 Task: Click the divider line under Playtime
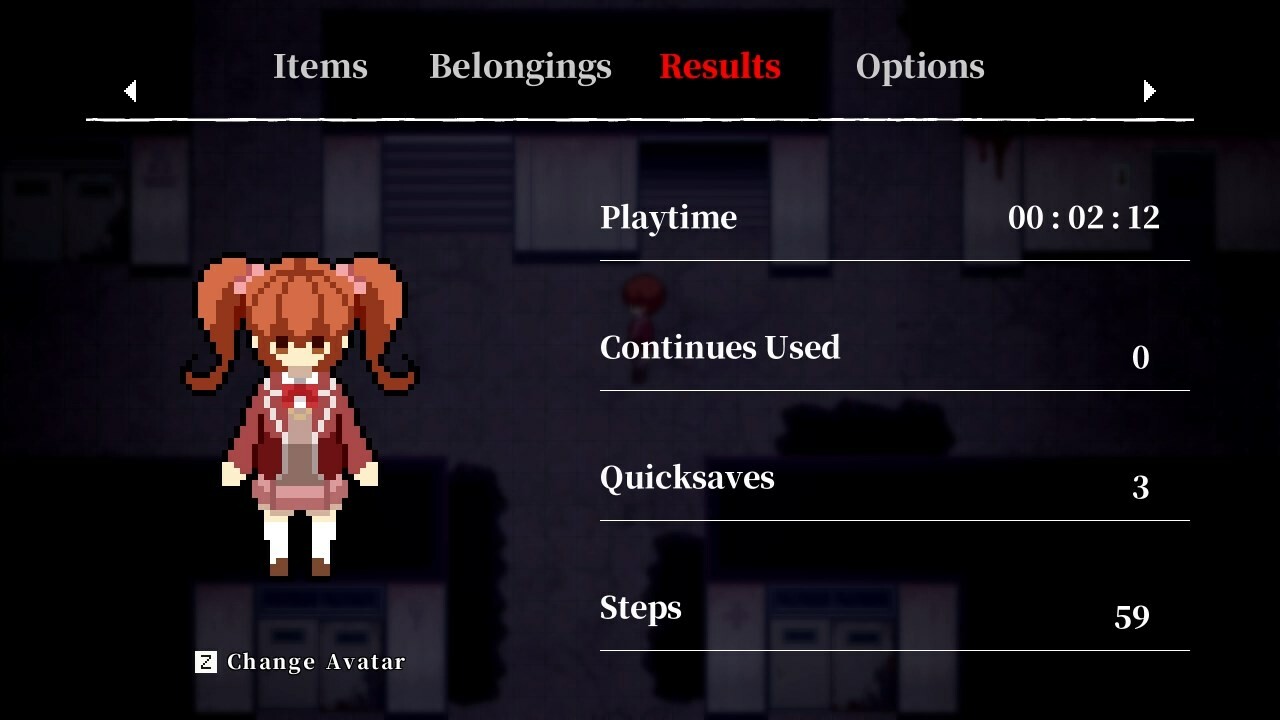click(895, 262)
